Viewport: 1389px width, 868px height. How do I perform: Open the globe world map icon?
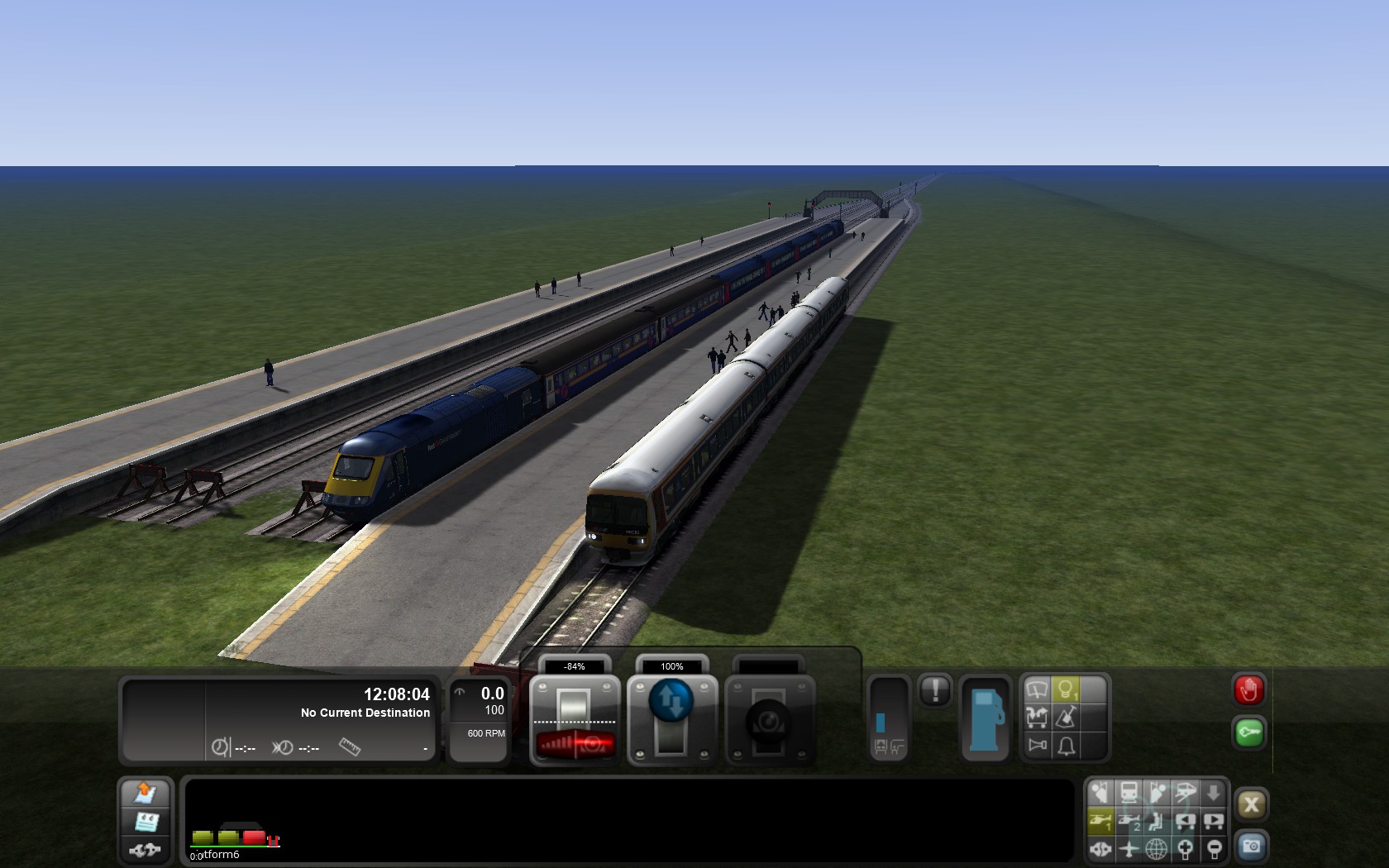pos(1156,848)
